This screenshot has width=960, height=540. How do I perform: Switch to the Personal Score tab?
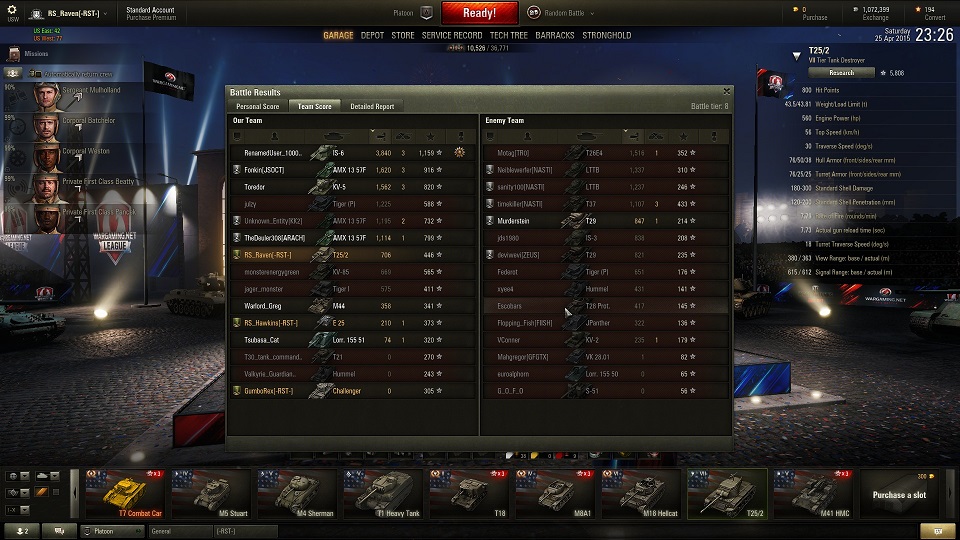point(257,106)
